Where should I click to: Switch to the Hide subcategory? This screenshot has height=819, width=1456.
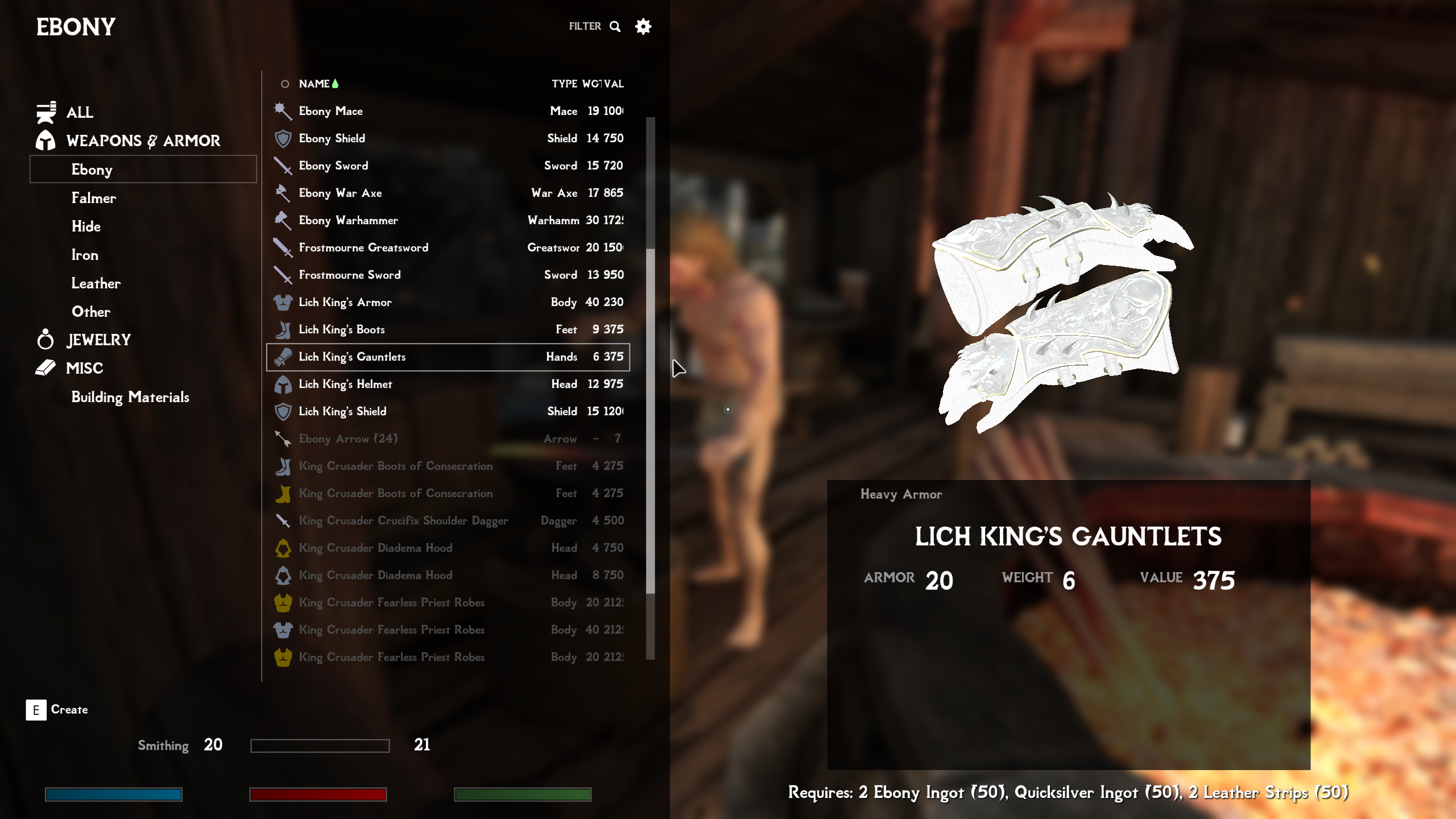click(x=86, y=226)
